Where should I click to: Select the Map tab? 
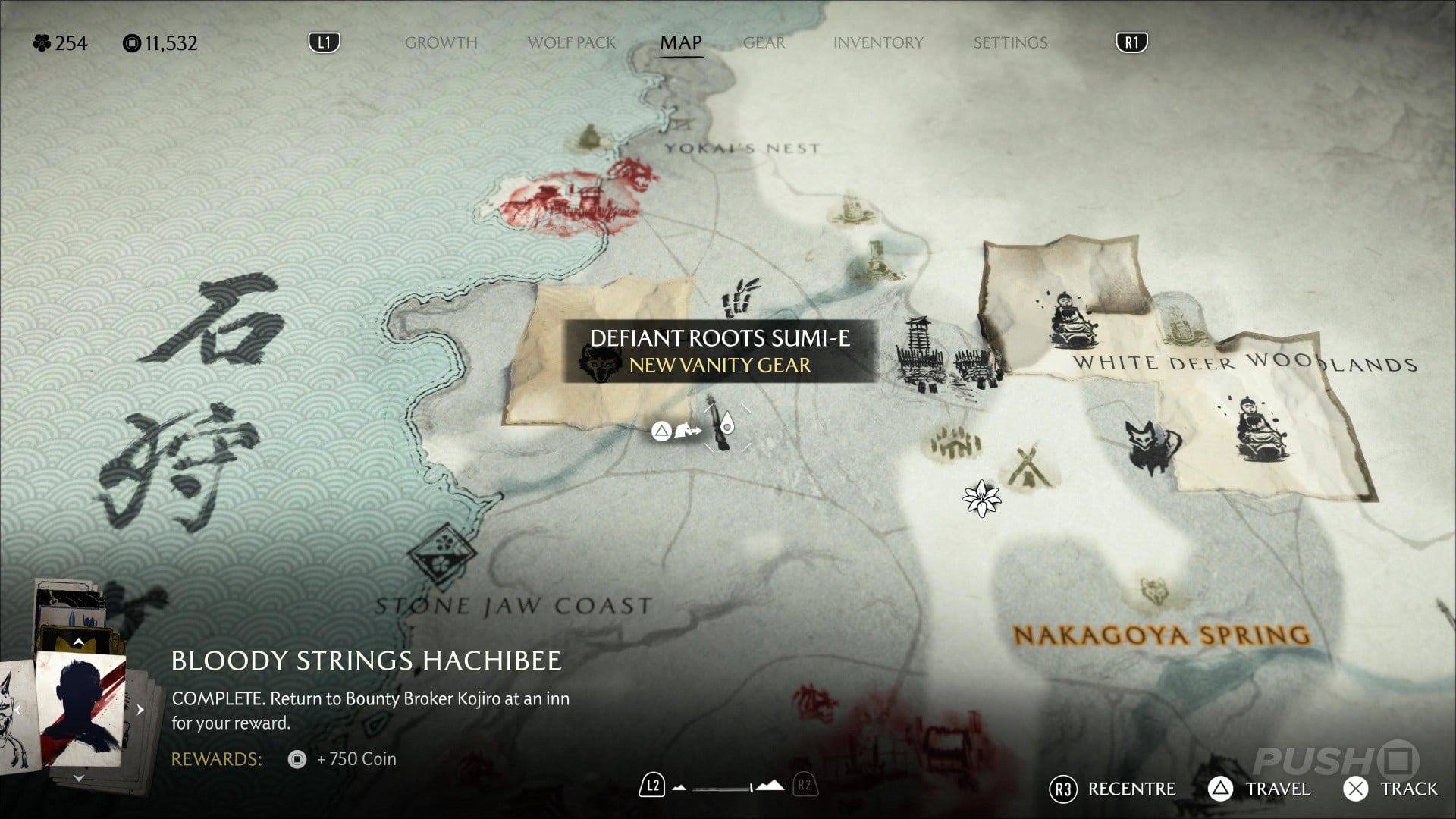click(x=680, y=42)
